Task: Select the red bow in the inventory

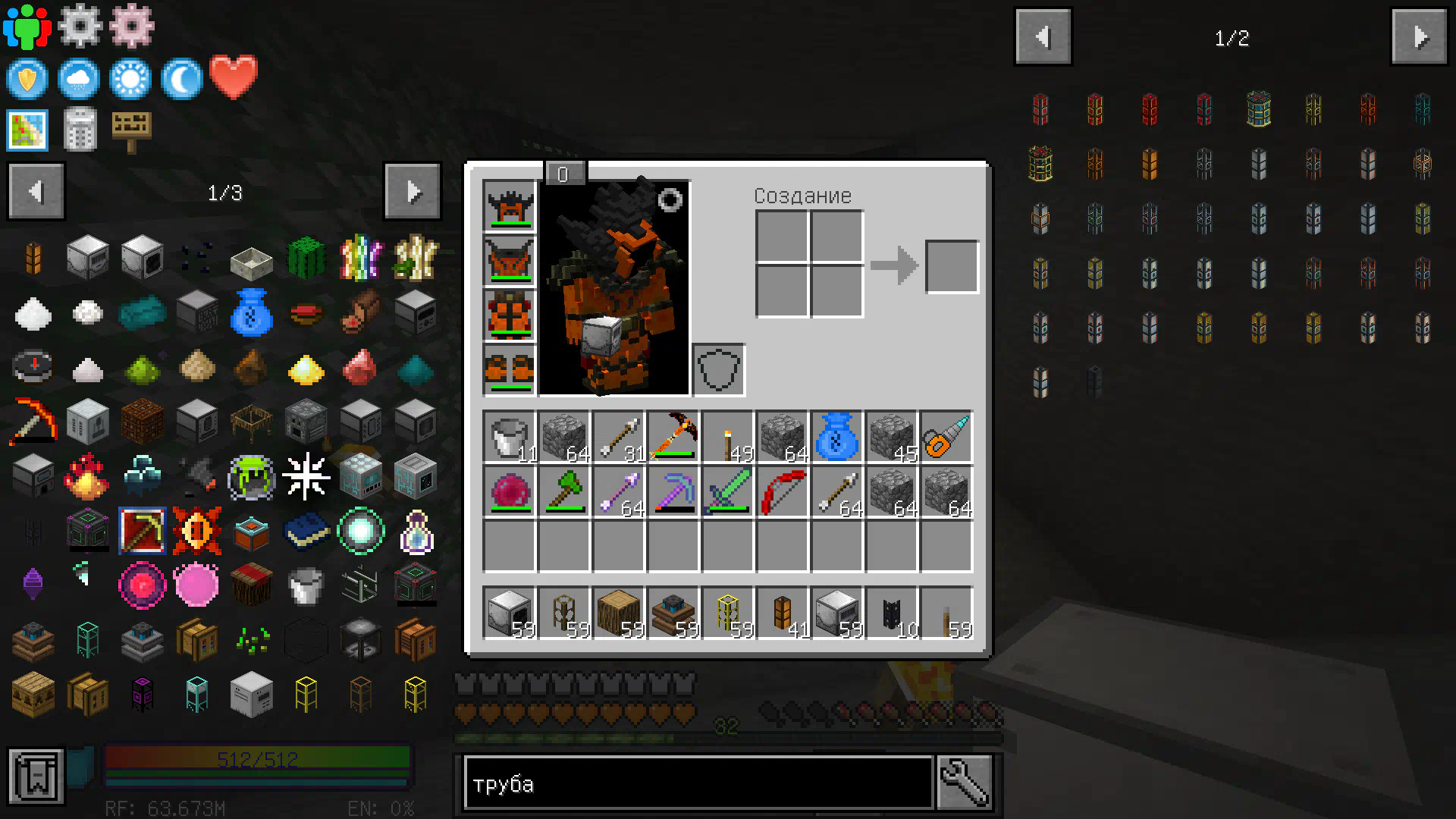Action: (x=782, y=492)
